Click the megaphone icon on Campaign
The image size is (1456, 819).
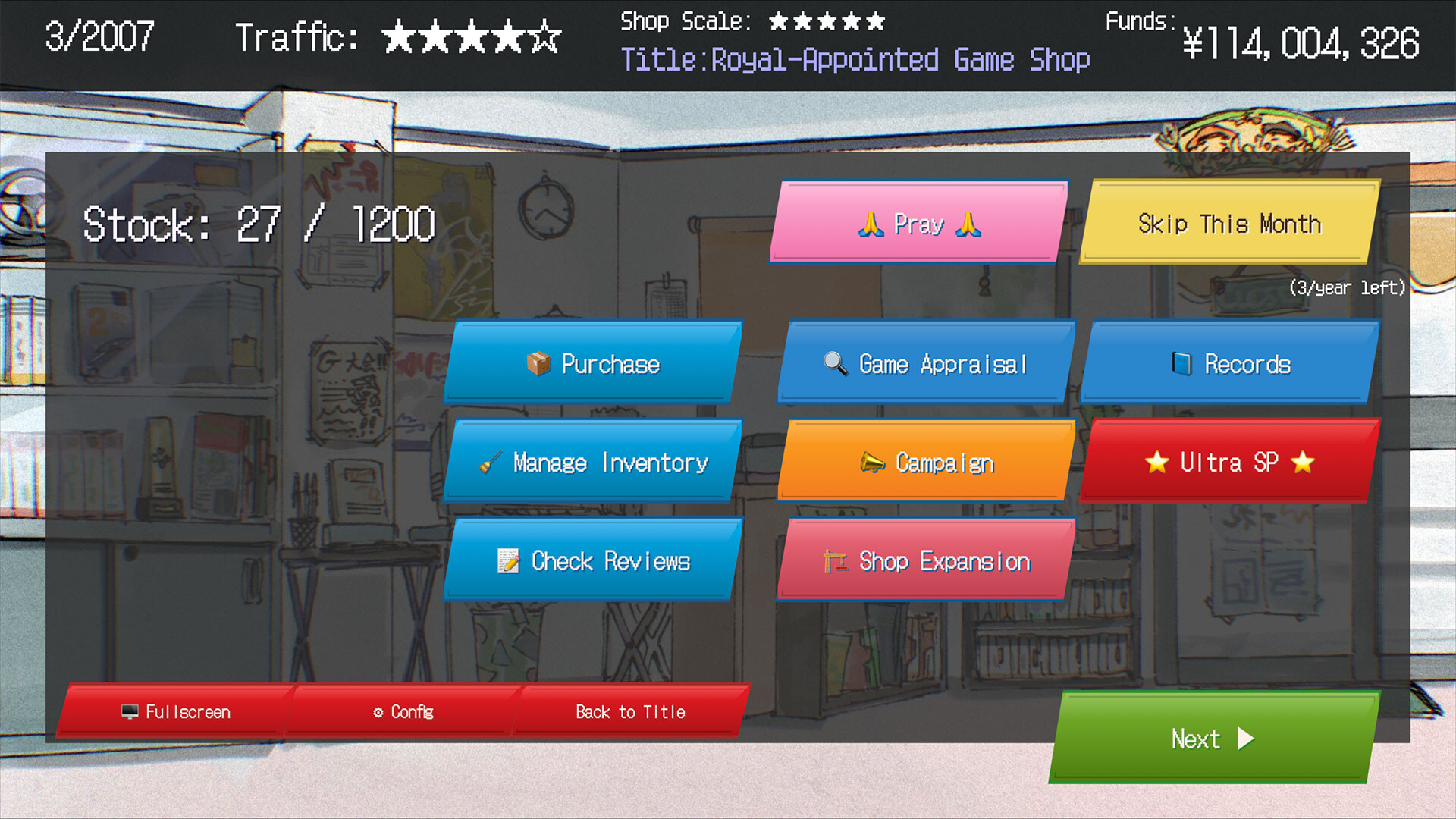click(x=872, y=462)
